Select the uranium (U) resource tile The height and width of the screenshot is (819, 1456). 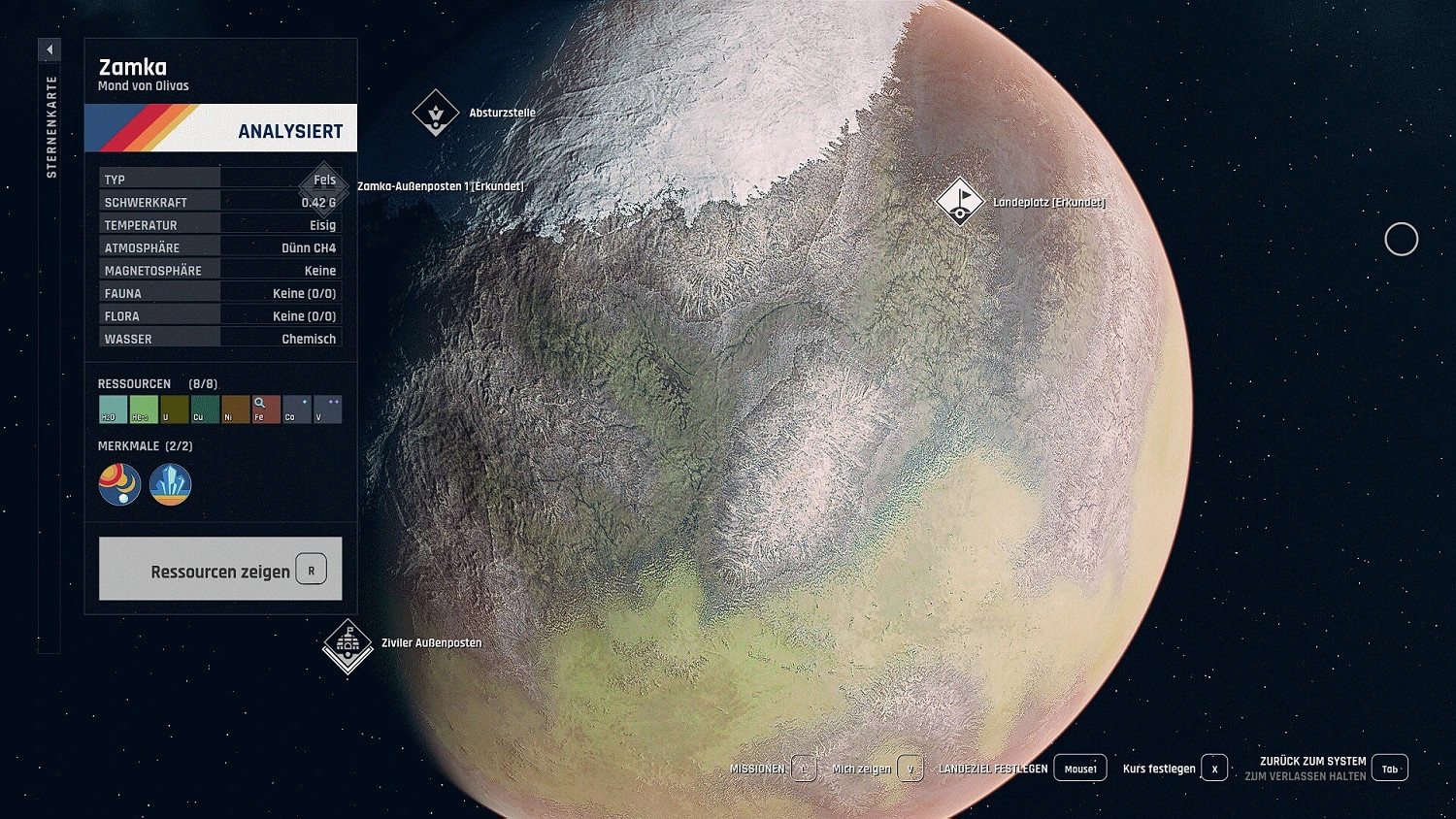(173, 409)
